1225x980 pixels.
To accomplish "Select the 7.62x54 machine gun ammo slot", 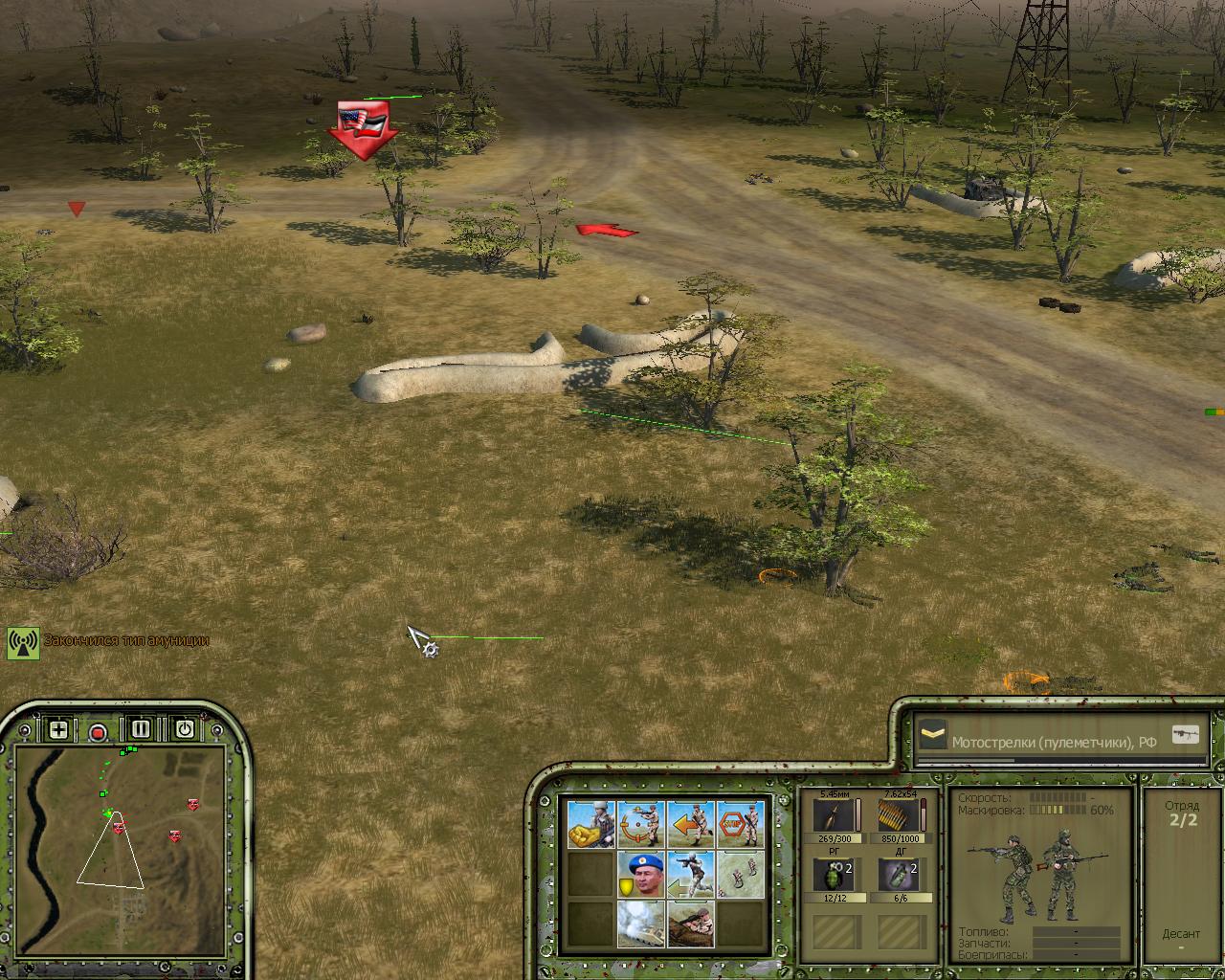I will [x=900, y=816].
